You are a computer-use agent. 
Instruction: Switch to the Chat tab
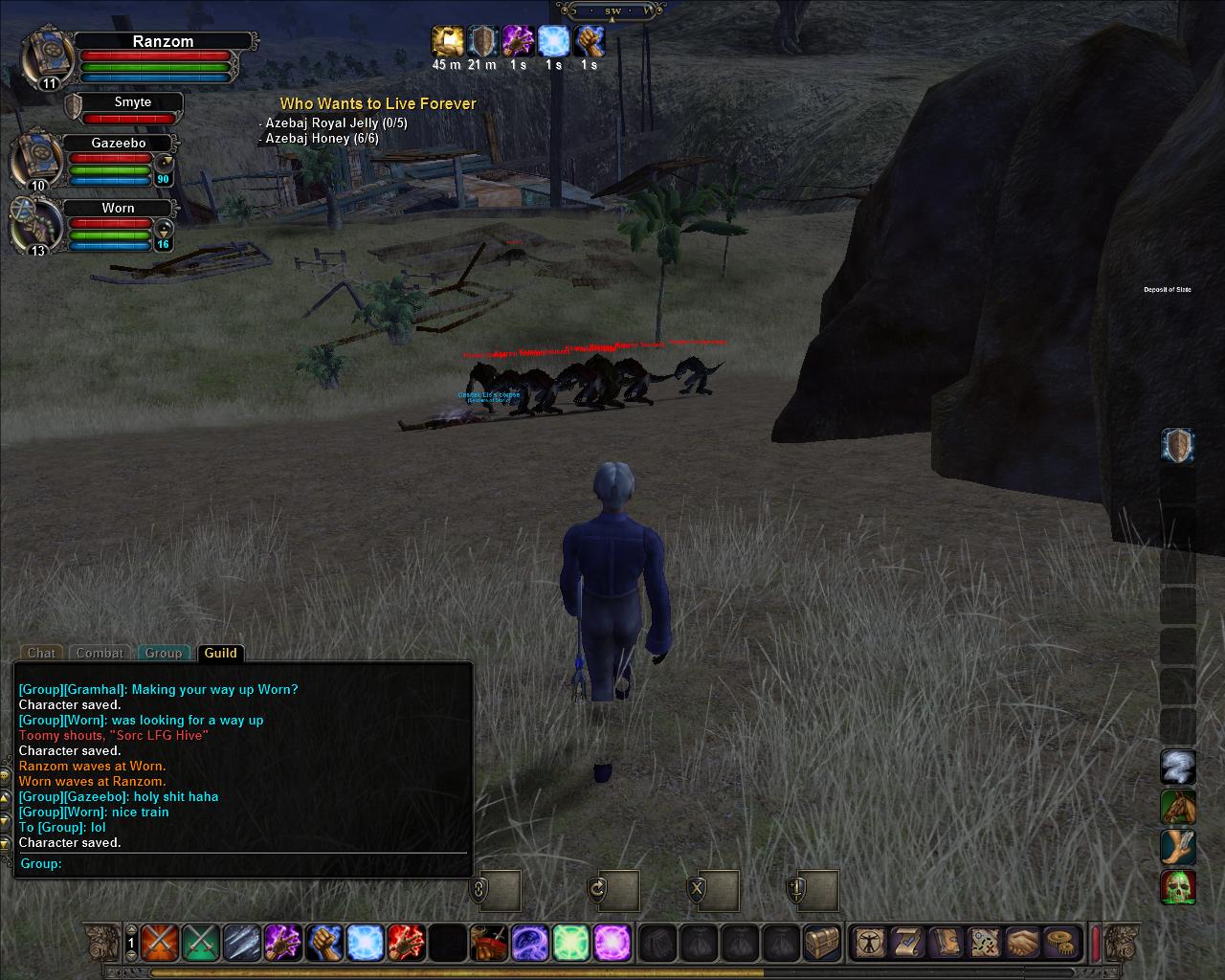click(41, 653)
